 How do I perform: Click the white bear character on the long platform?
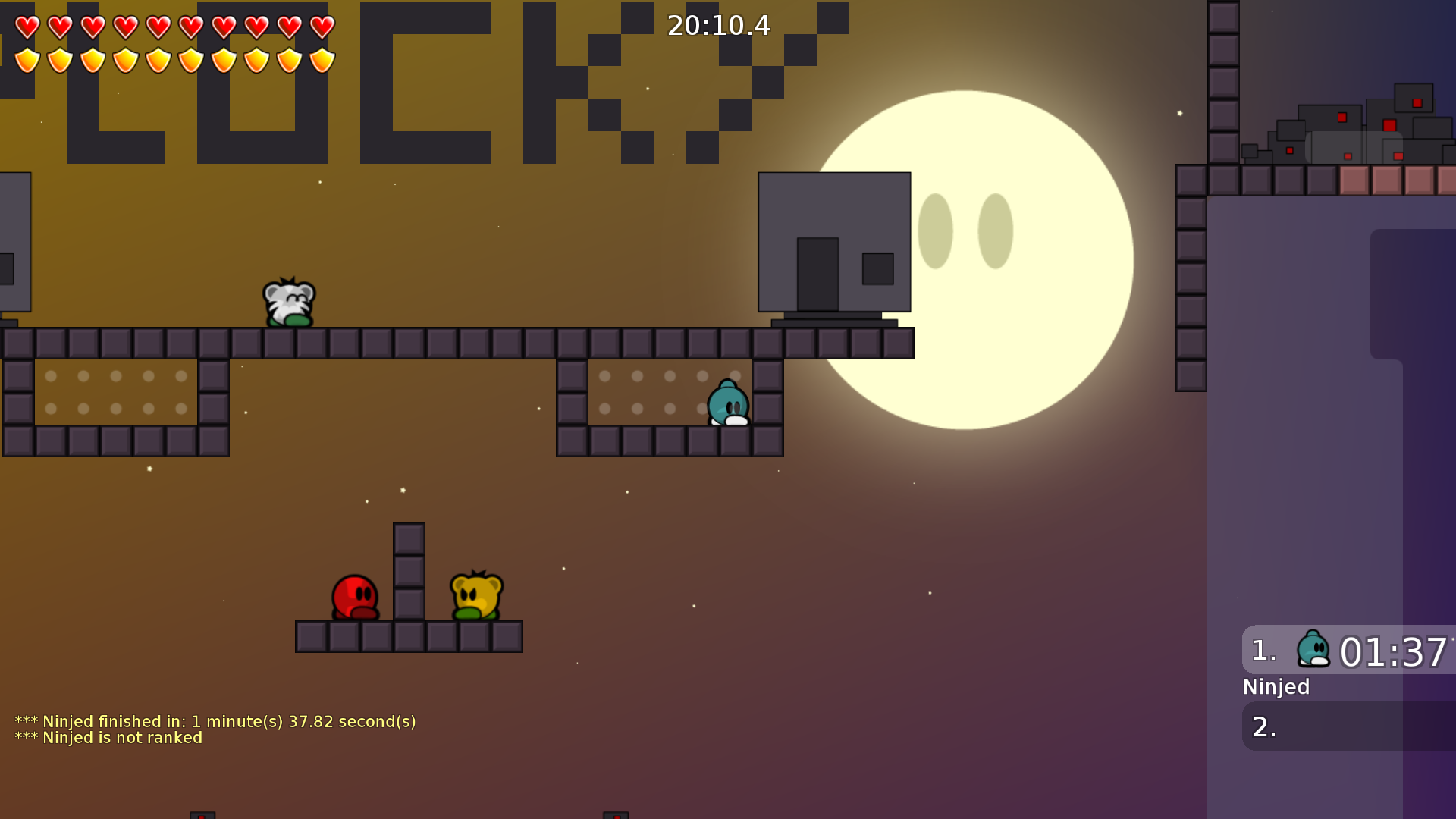(288, 305)
